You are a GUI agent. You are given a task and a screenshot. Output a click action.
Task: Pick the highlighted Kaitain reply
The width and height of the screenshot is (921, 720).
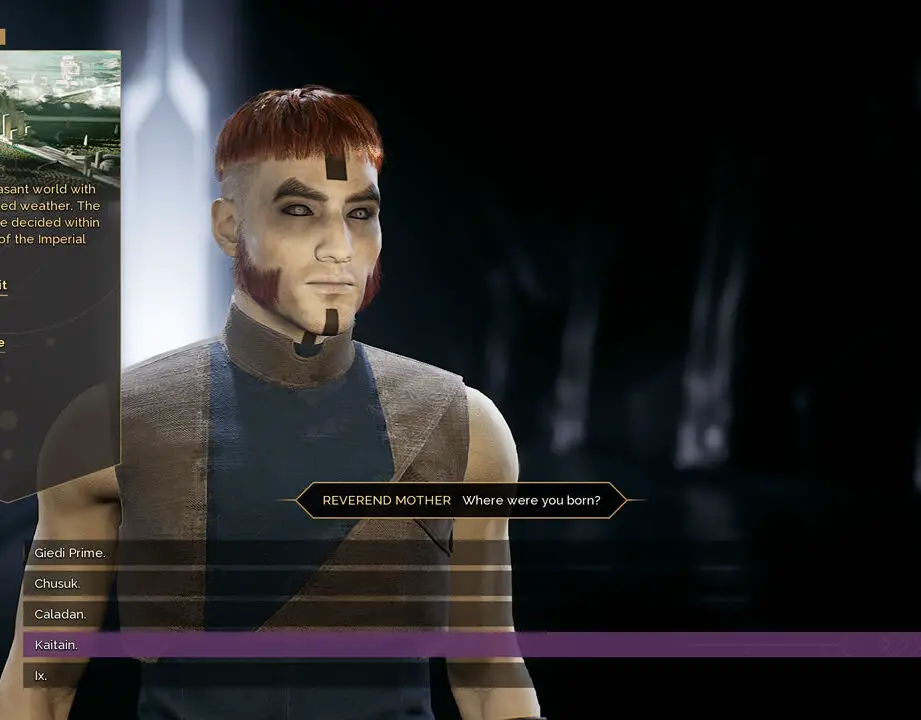56,645
